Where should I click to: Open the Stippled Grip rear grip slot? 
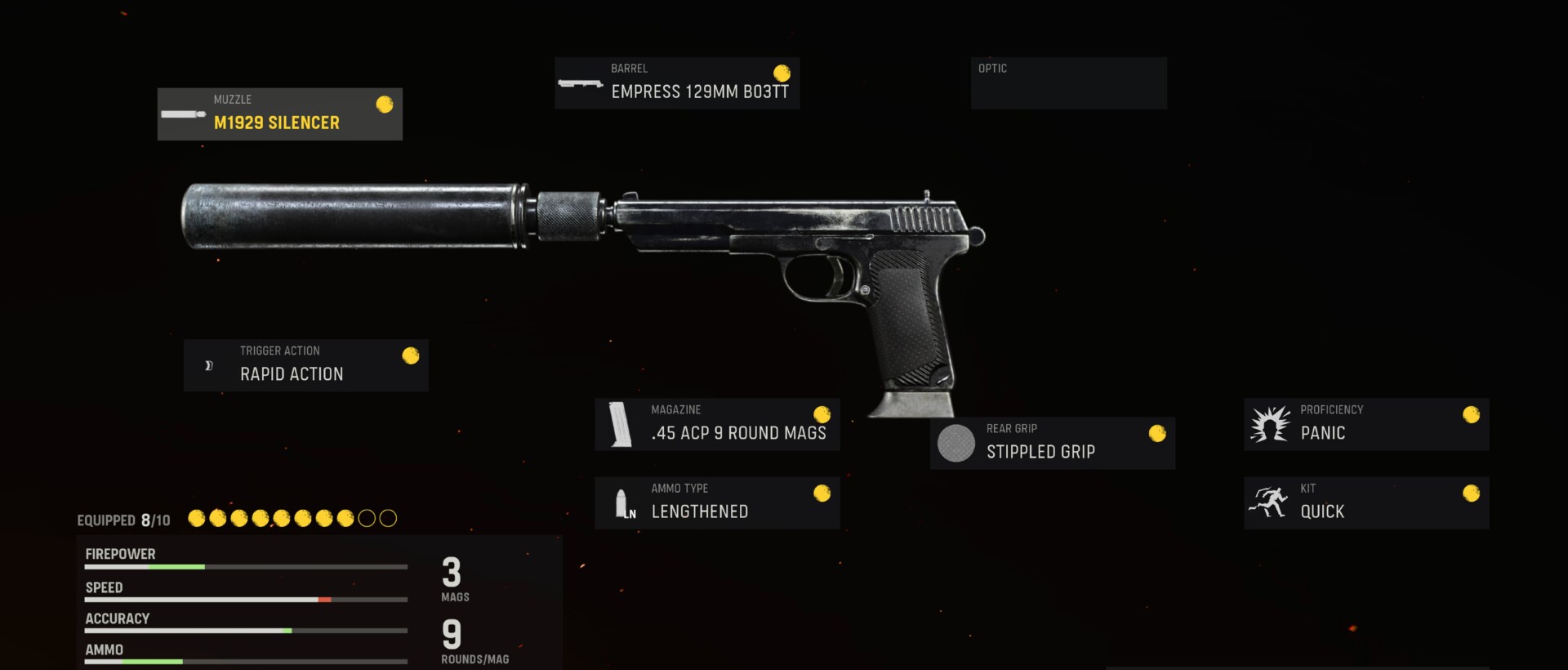point(1052,443)
